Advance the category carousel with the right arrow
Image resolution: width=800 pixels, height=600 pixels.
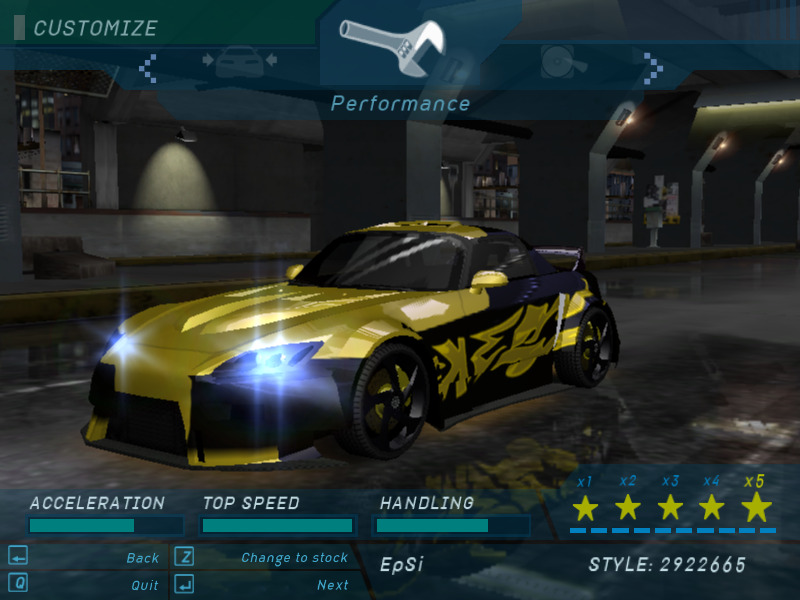click(x=653, y=68)
